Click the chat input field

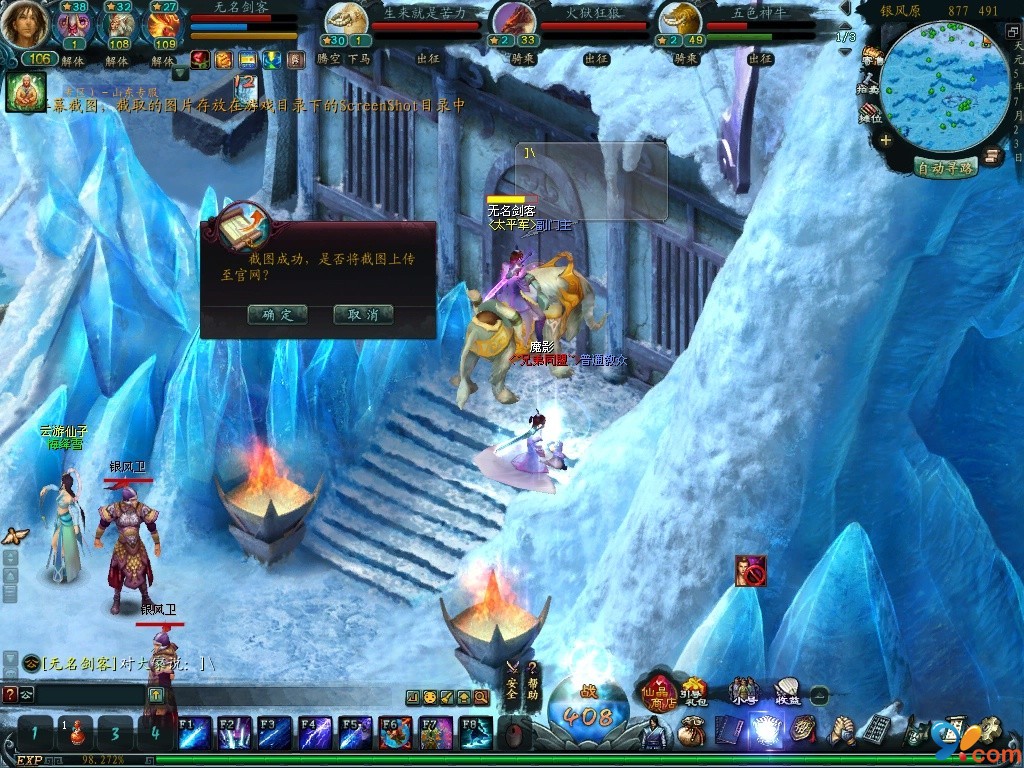point(90,693)
